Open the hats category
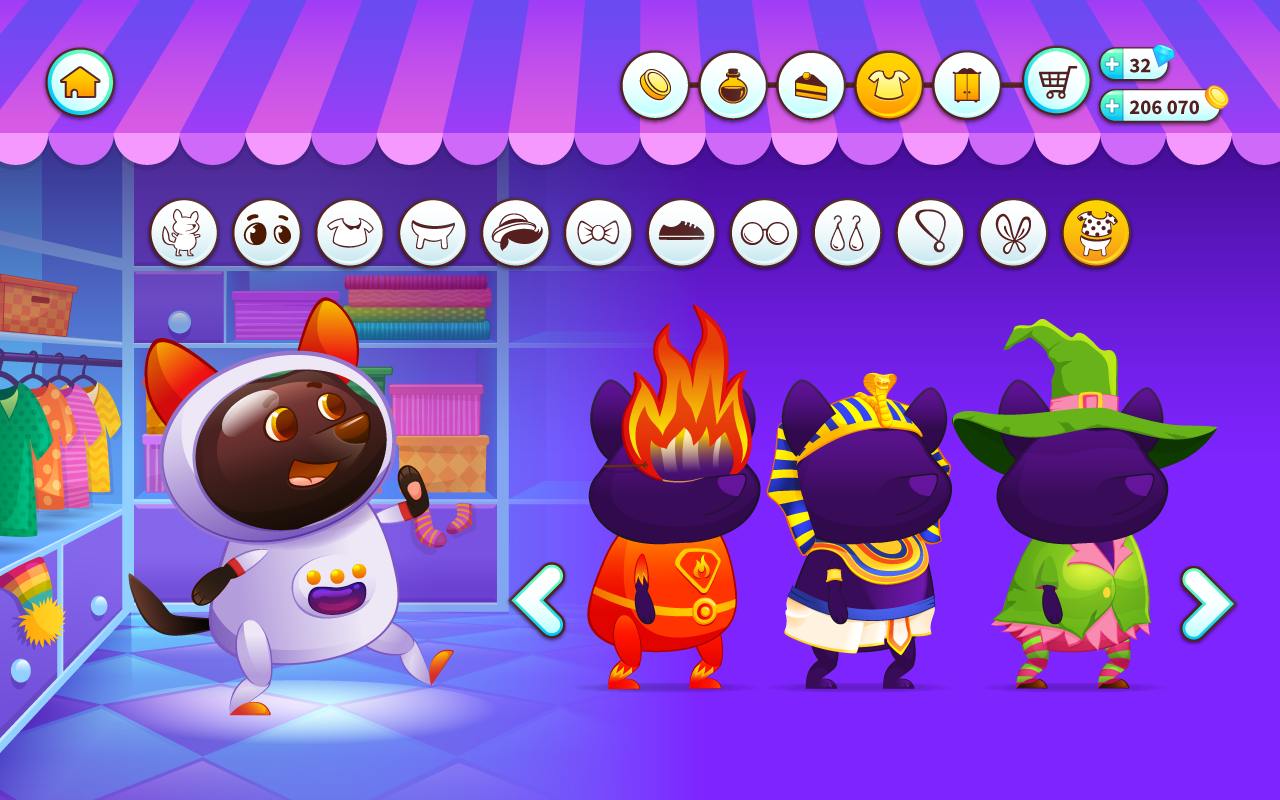 point(516,232)
